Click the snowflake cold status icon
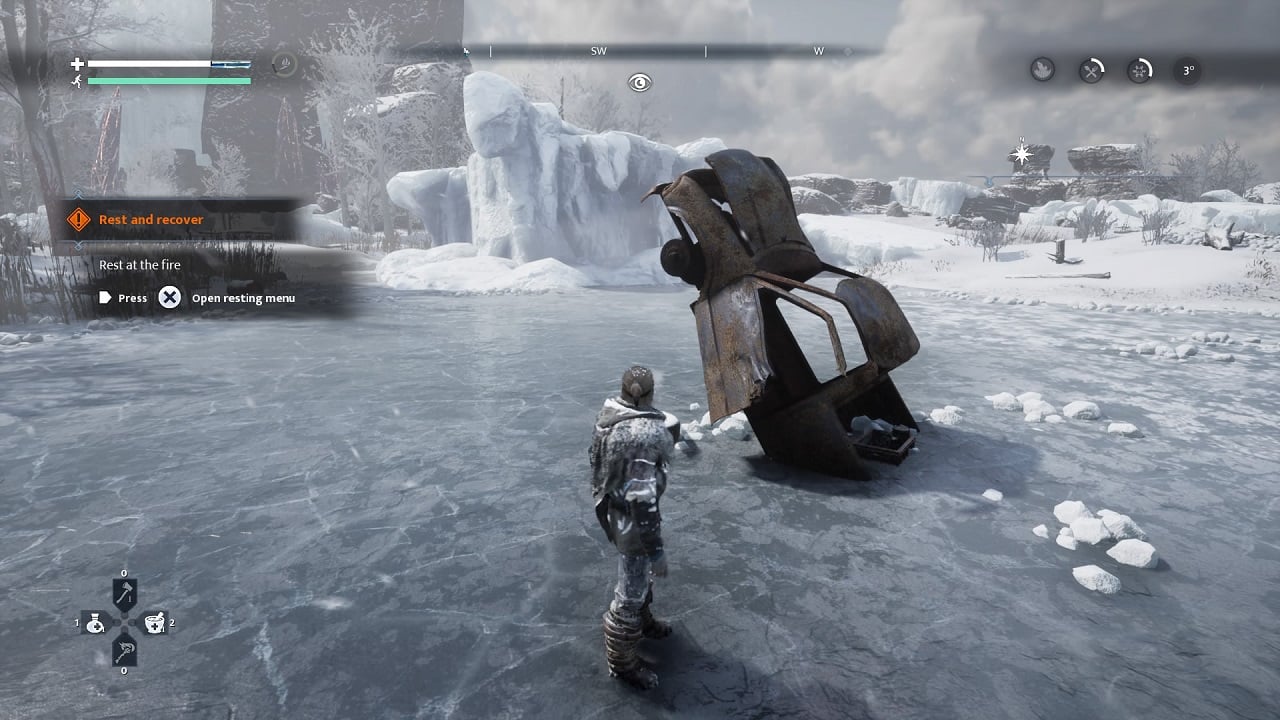The width and height of the screenshot is (1280, 720). click(1140, 70)
